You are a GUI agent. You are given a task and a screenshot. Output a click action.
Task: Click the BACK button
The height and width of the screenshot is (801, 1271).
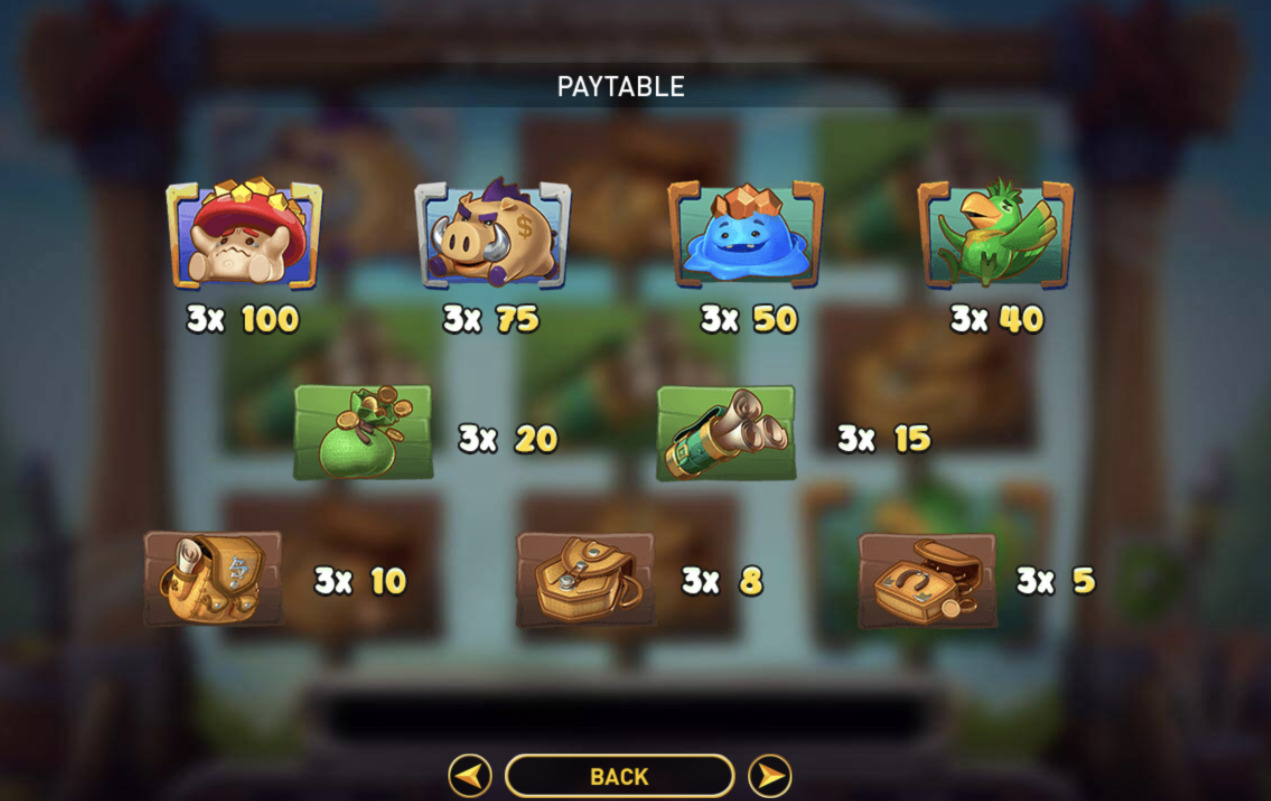coord(619,776)
